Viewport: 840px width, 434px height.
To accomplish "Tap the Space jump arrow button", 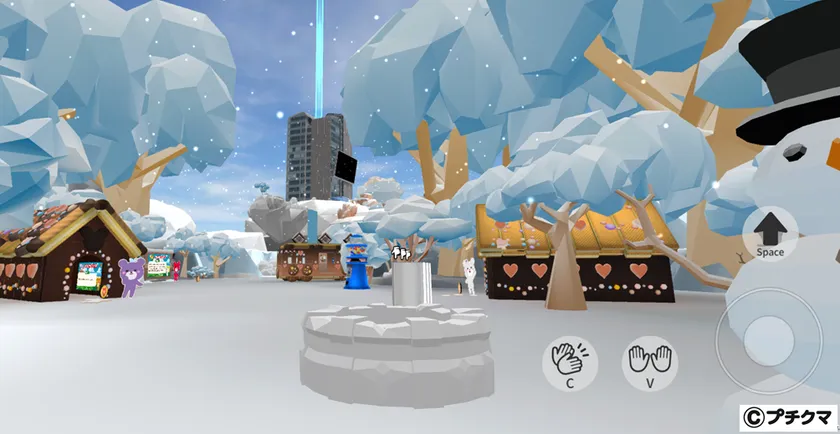I will point(769,233).
